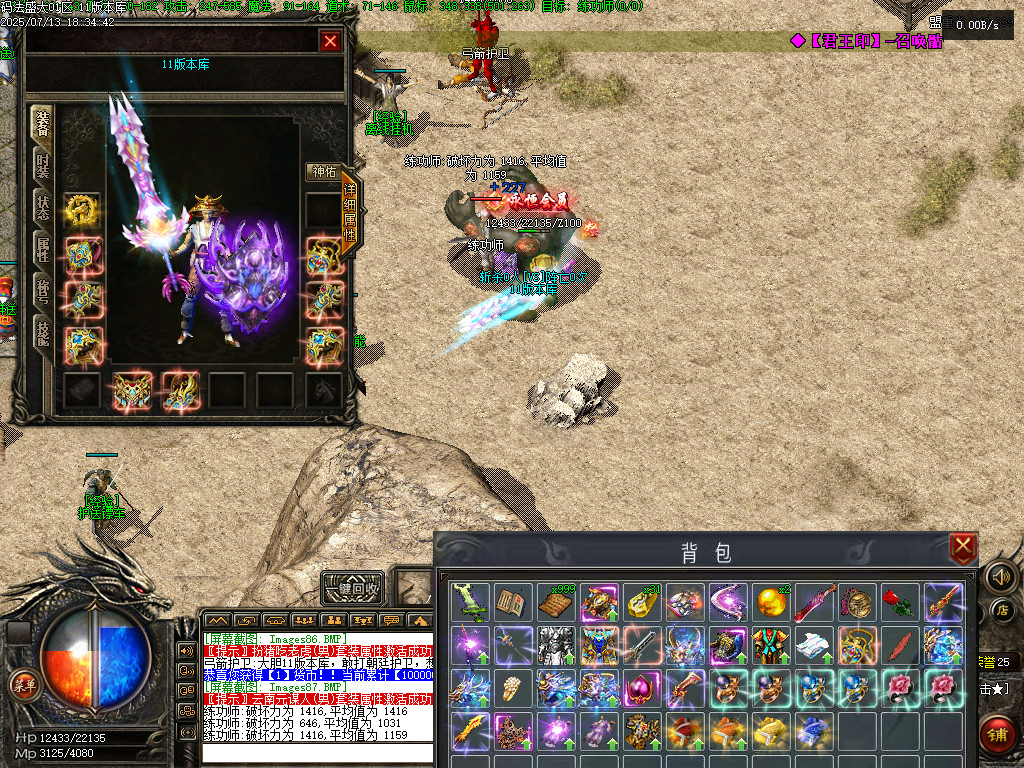
Task: Show the 属性 attributes tab
Action: (43, 249)
